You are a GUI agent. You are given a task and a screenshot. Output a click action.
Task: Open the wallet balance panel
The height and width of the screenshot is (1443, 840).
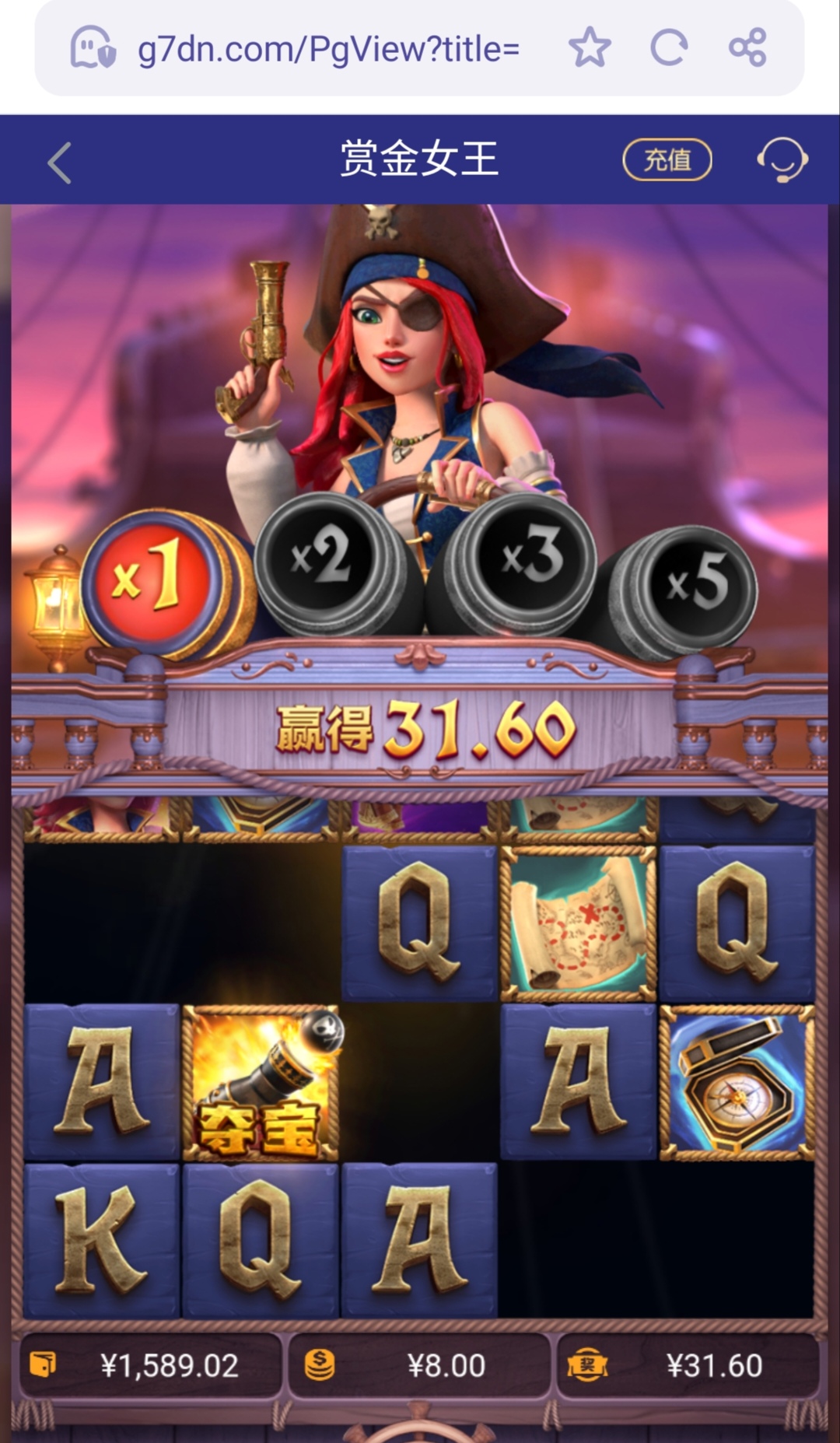[x=150, y=1365]
